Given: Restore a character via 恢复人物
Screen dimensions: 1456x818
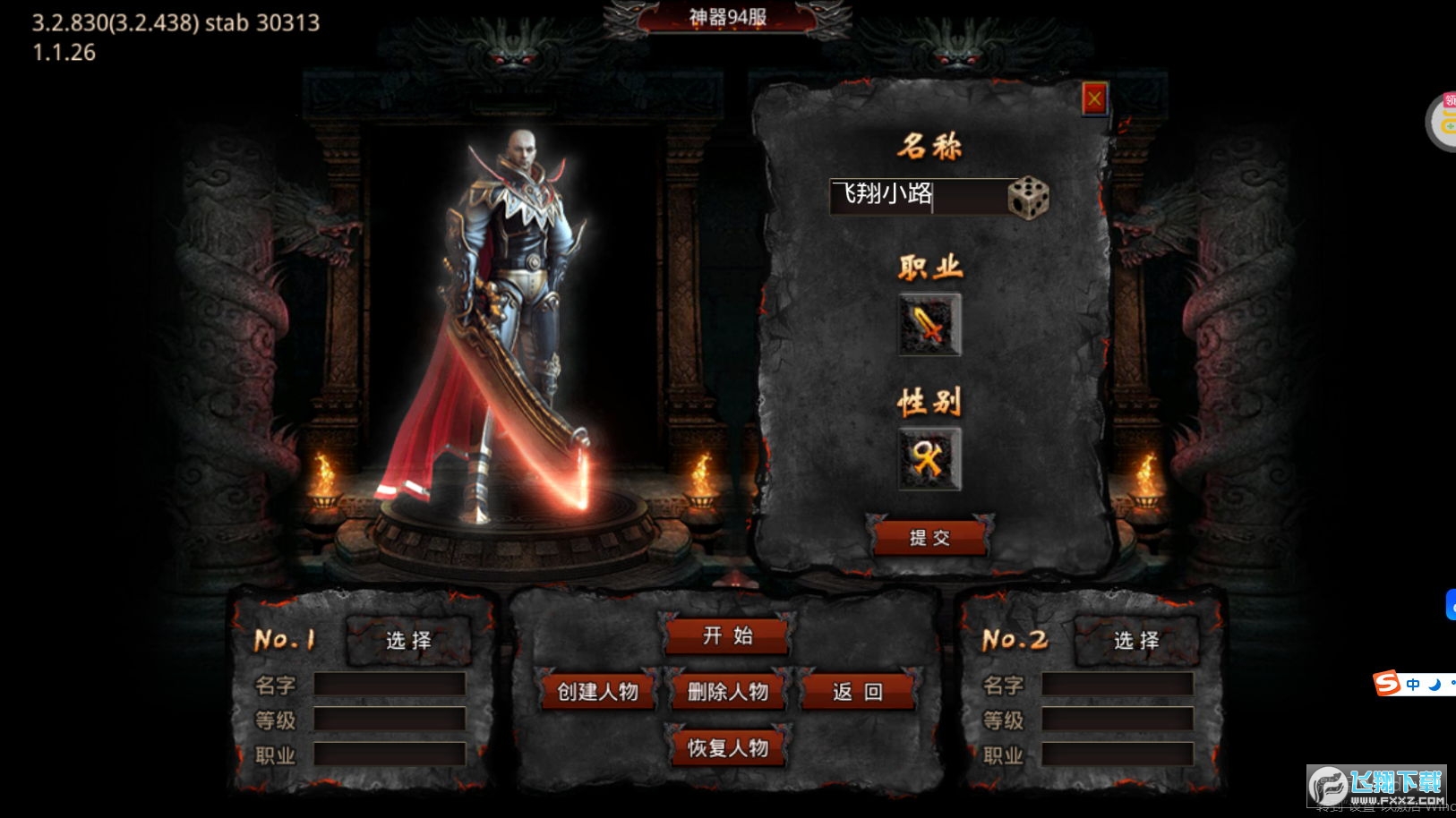Looking at the screenshot, I should [x=728, y=748].
